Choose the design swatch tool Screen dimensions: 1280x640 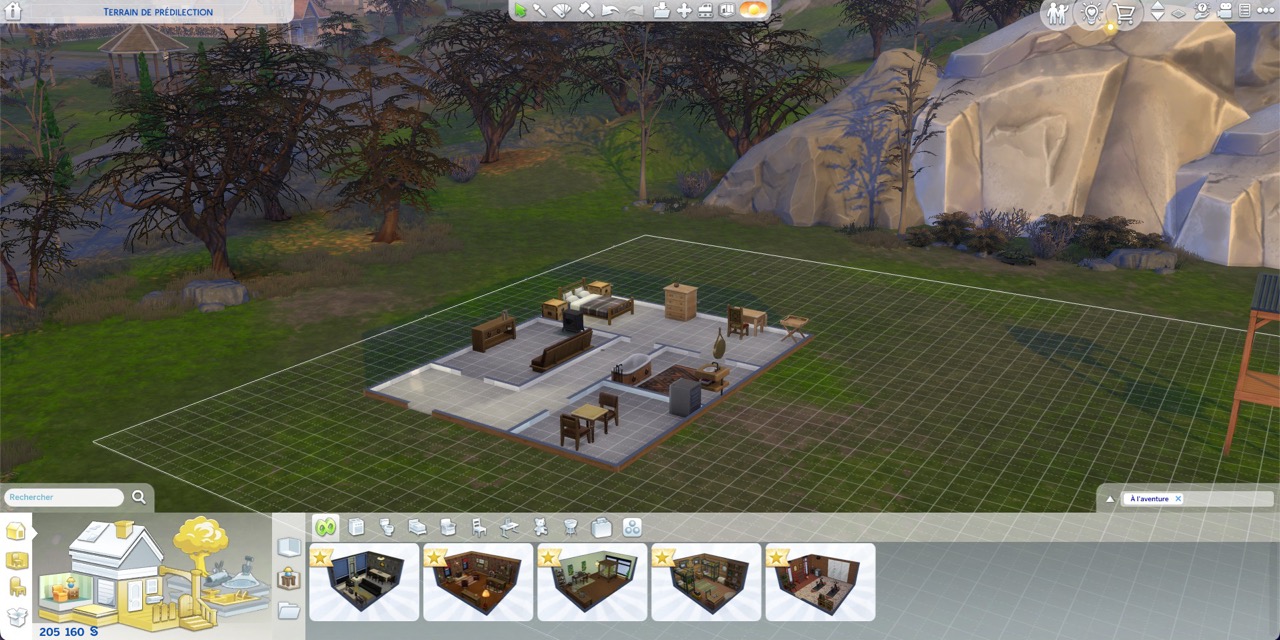[563, 10]
